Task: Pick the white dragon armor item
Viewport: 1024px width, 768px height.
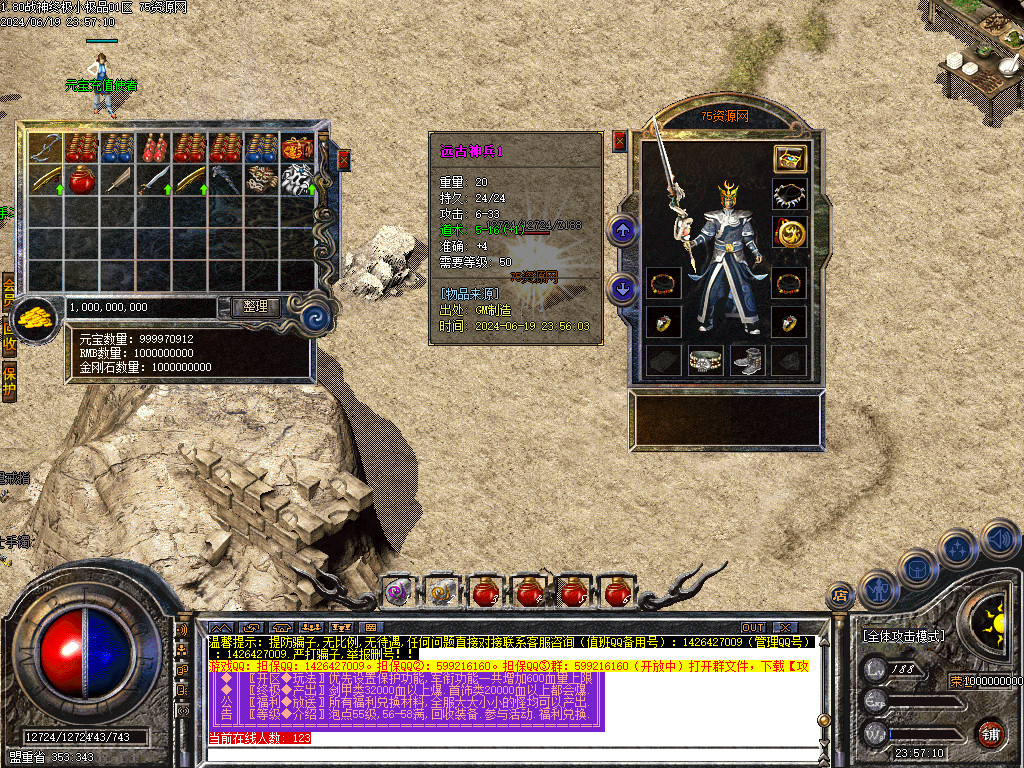Action: click(297, 180)
